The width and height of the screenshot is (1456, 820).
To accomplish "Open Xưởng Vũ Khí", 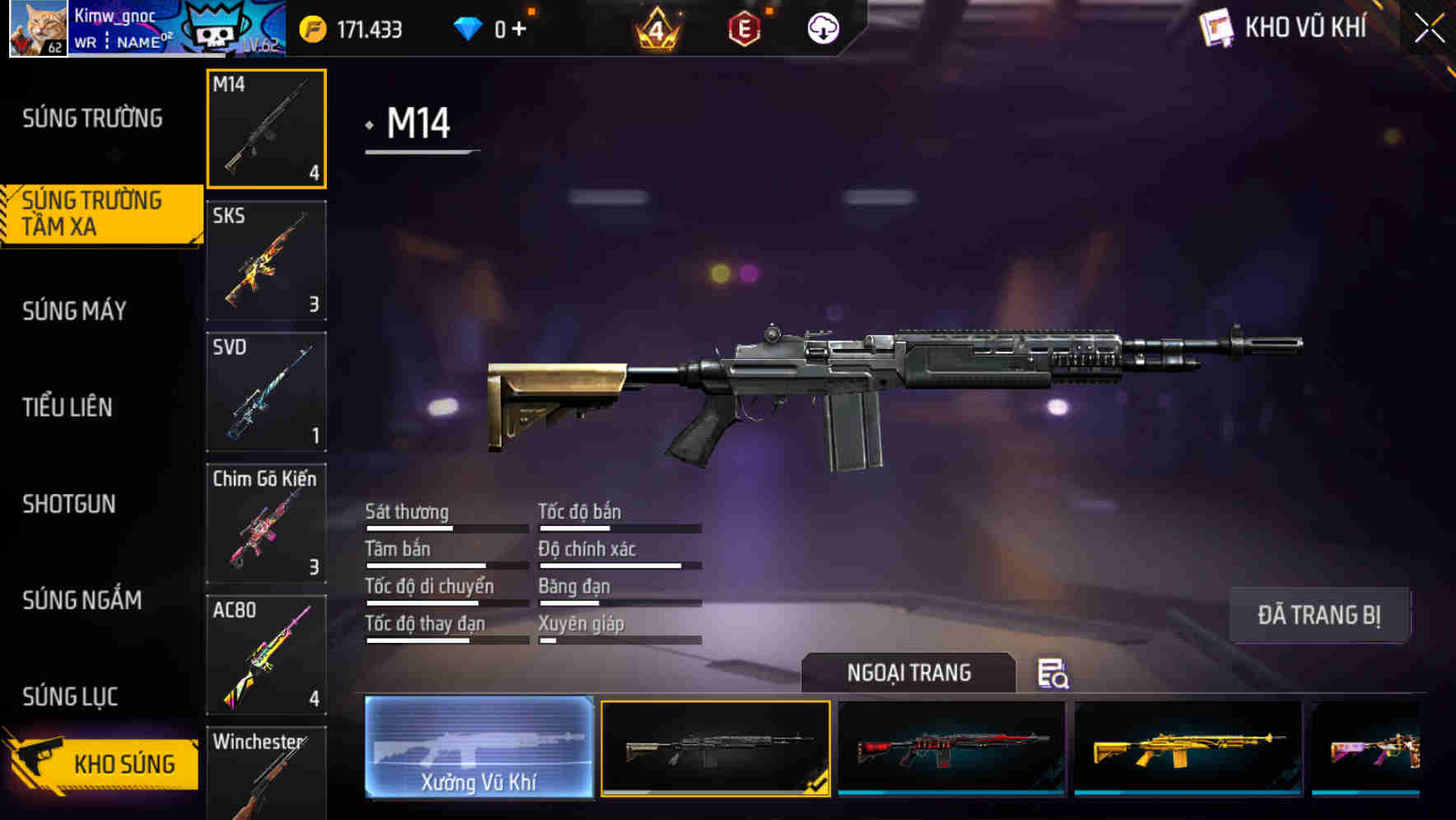I will (478, 749).
